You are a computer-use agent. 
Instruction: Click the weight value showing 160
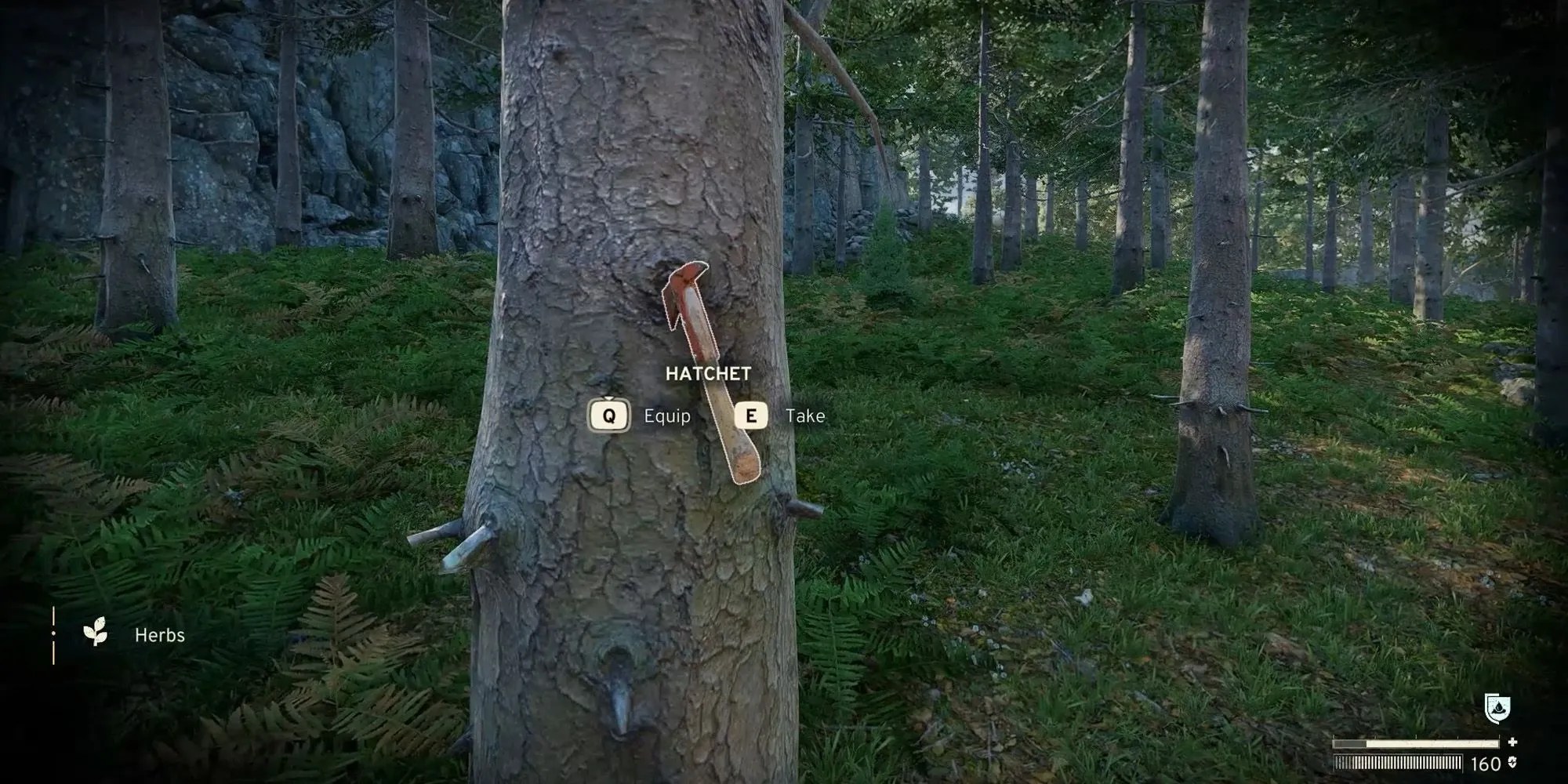[x=1485, y=764]
